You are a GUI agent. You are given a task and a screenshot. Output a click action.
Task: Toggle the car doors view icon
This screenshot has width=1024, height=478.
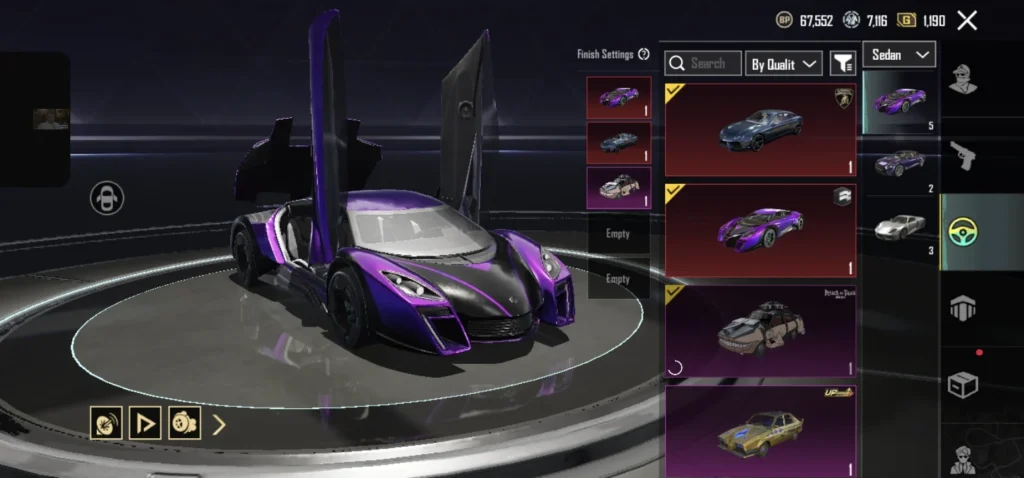tap(106, 198)
